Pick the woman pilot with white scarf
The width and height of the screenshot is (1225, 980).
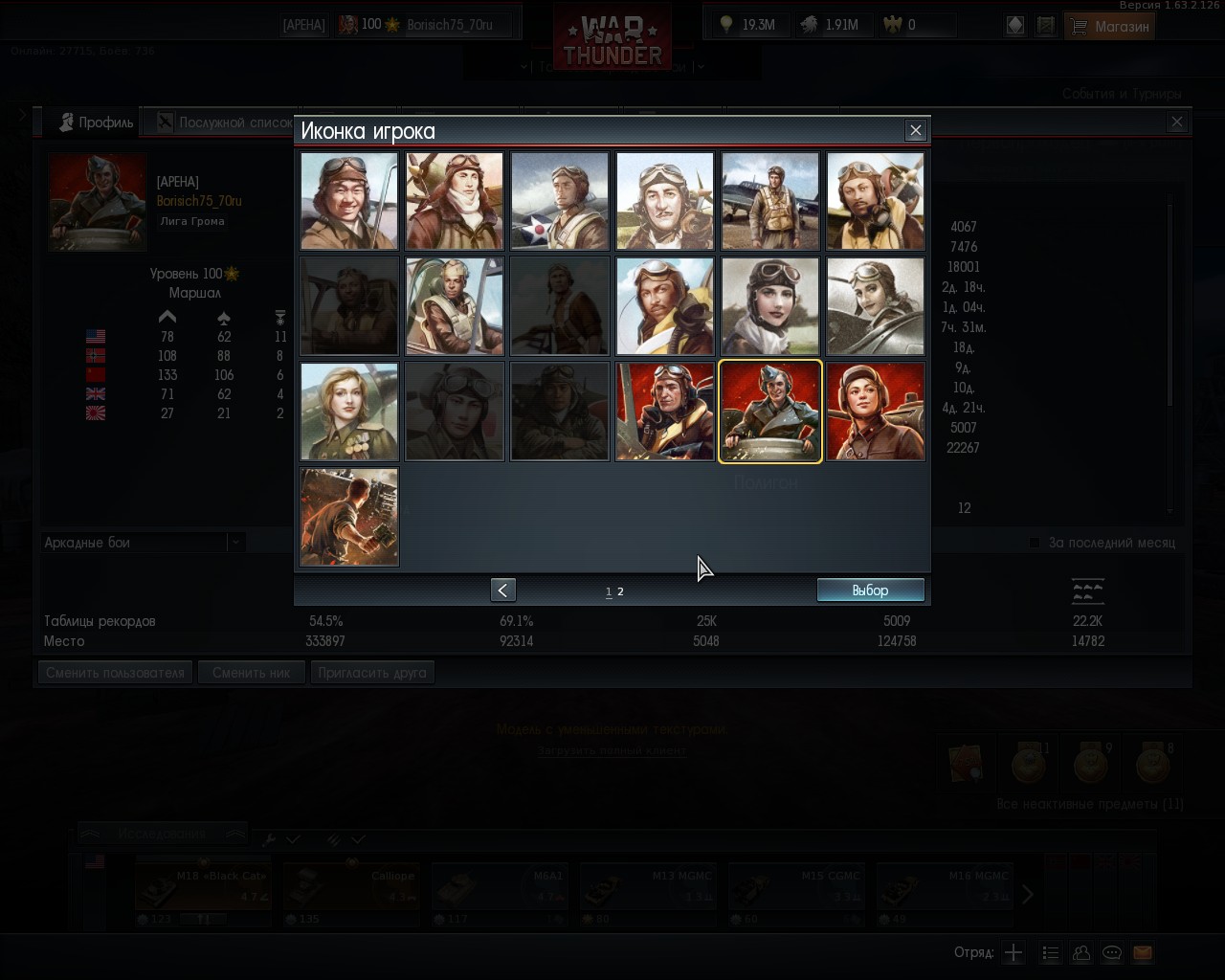coord(770,306)
